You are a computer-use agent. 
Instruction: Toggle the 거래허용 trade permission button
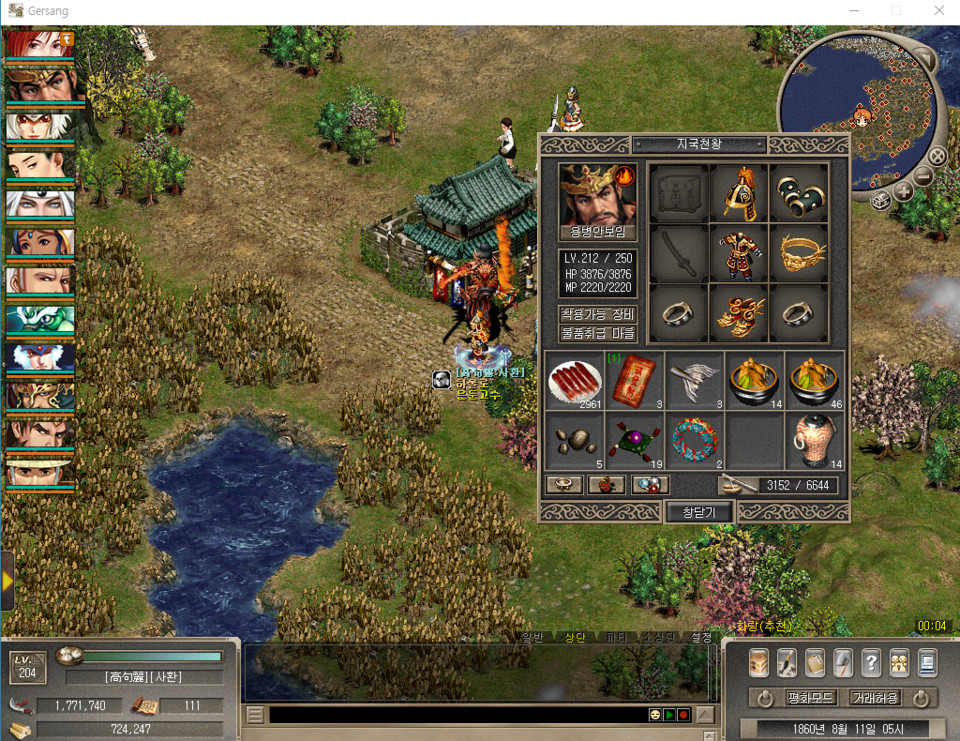[875, 698]
